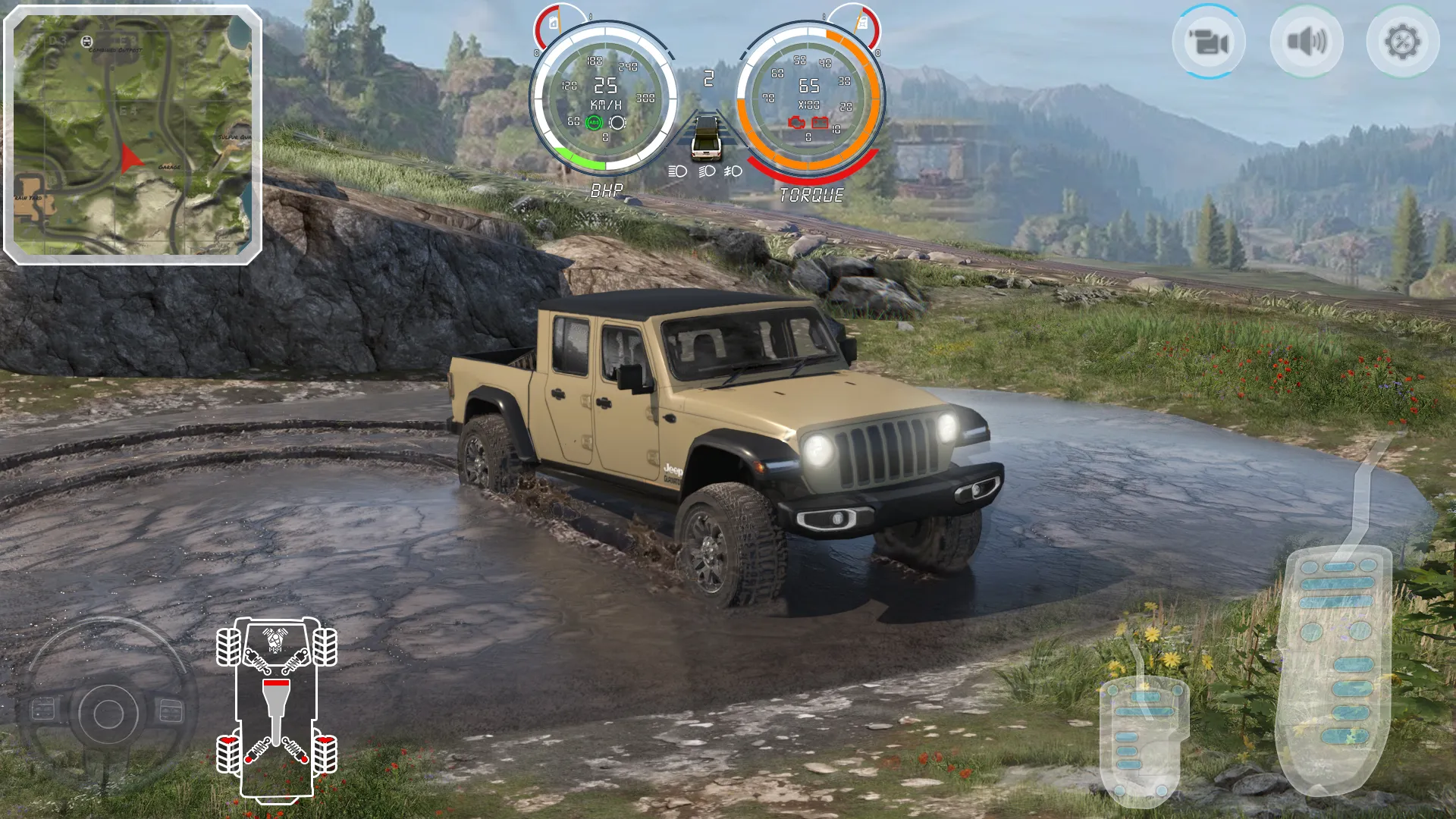Viewport: 1456px width, 819px height.
Task: Toggle the high beam headlights
Action: [678, 171]
